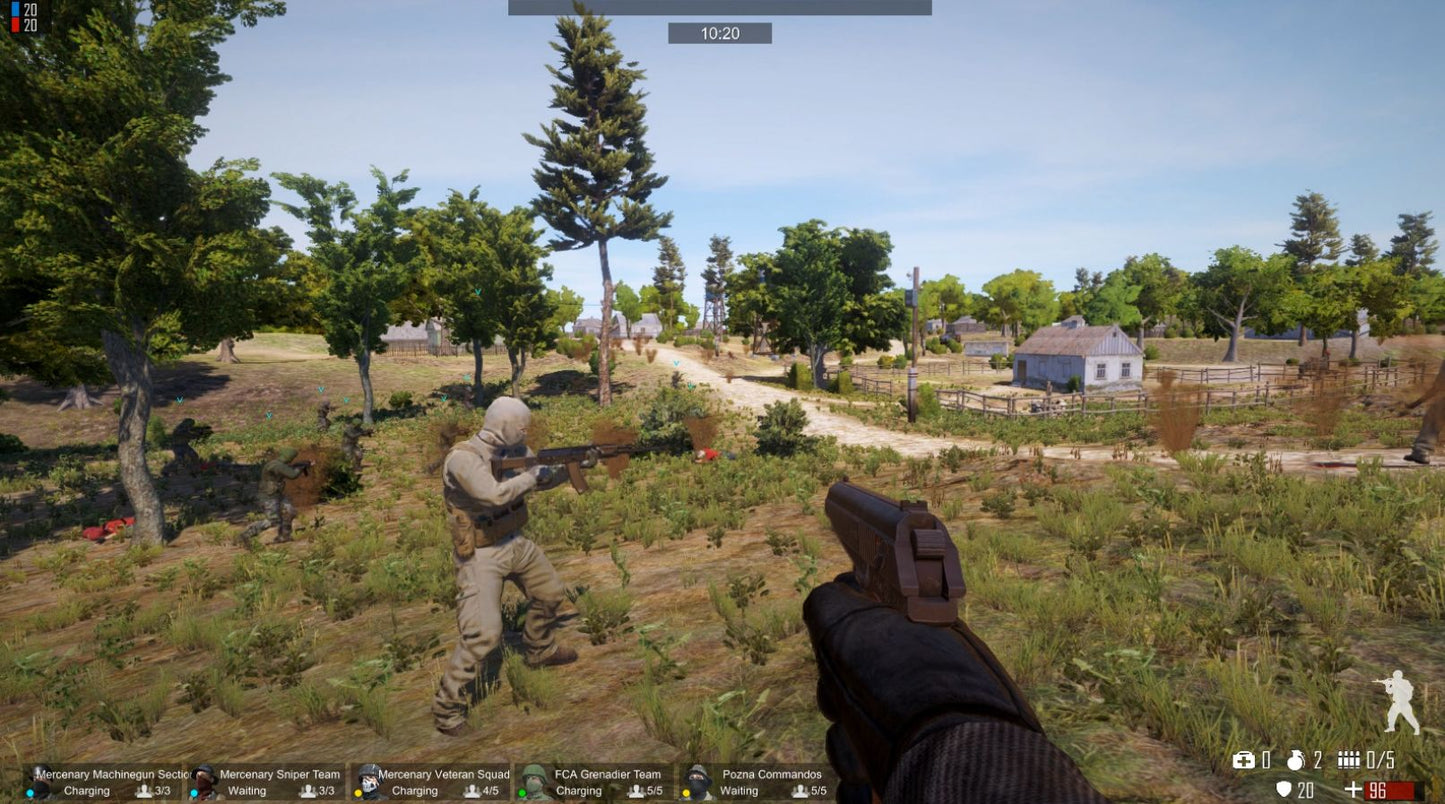Expand the blue team score counter
1445x804 pixels.
click(x=16, y=10)
